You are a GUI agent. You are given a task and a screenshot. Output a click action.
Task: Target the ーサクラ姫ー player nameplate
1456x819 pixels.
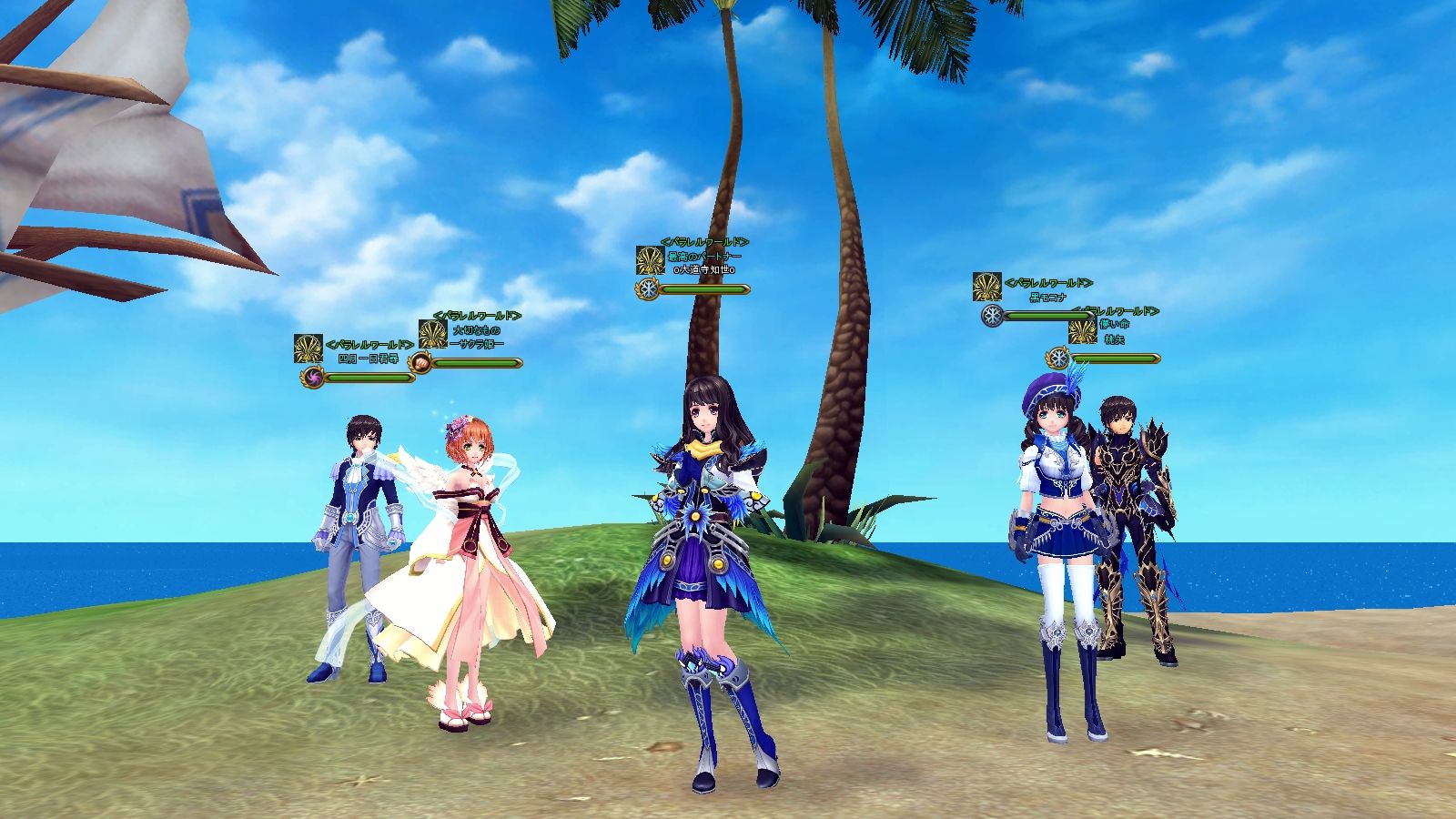[477, 344]
